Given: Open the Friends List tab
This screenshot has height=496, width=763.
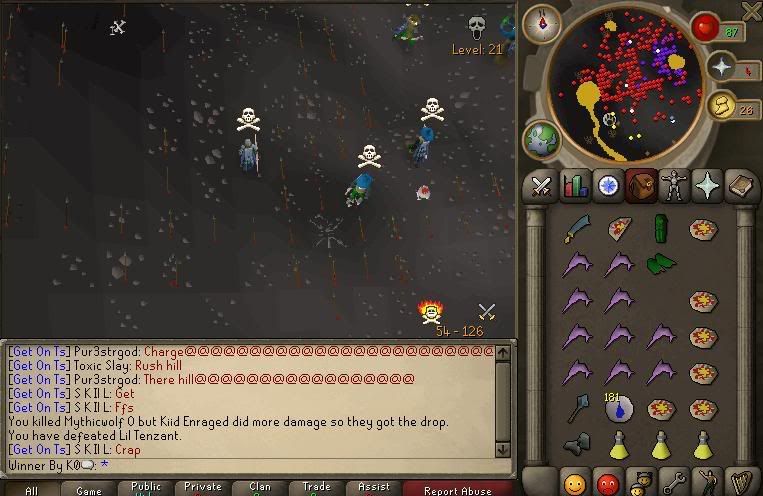Looking at the screenshot, I should tap(575, 482).
